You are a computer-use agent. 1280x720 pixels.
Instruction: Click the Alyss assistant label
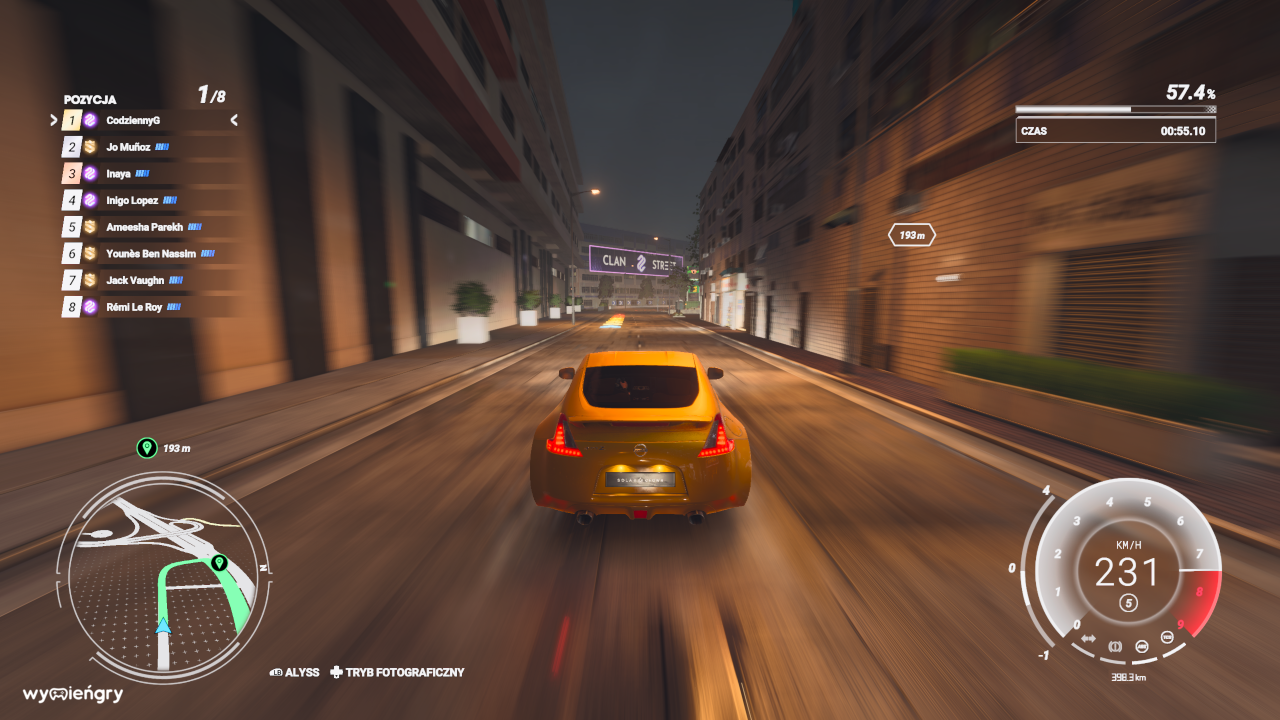click(x=295, y=673)
